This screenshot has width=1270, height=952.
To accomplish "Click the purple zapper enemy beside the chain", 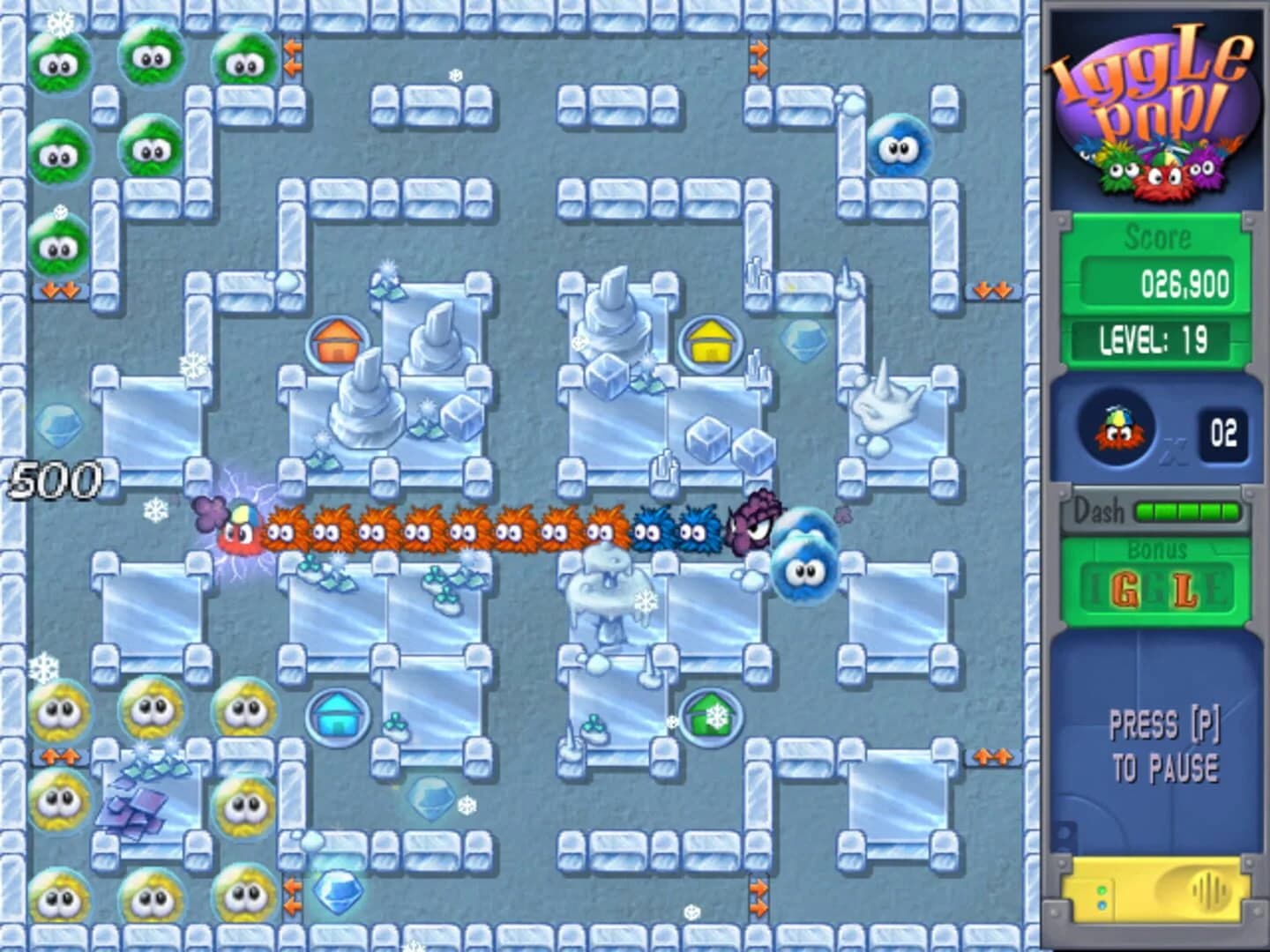I will click(754, 522).
